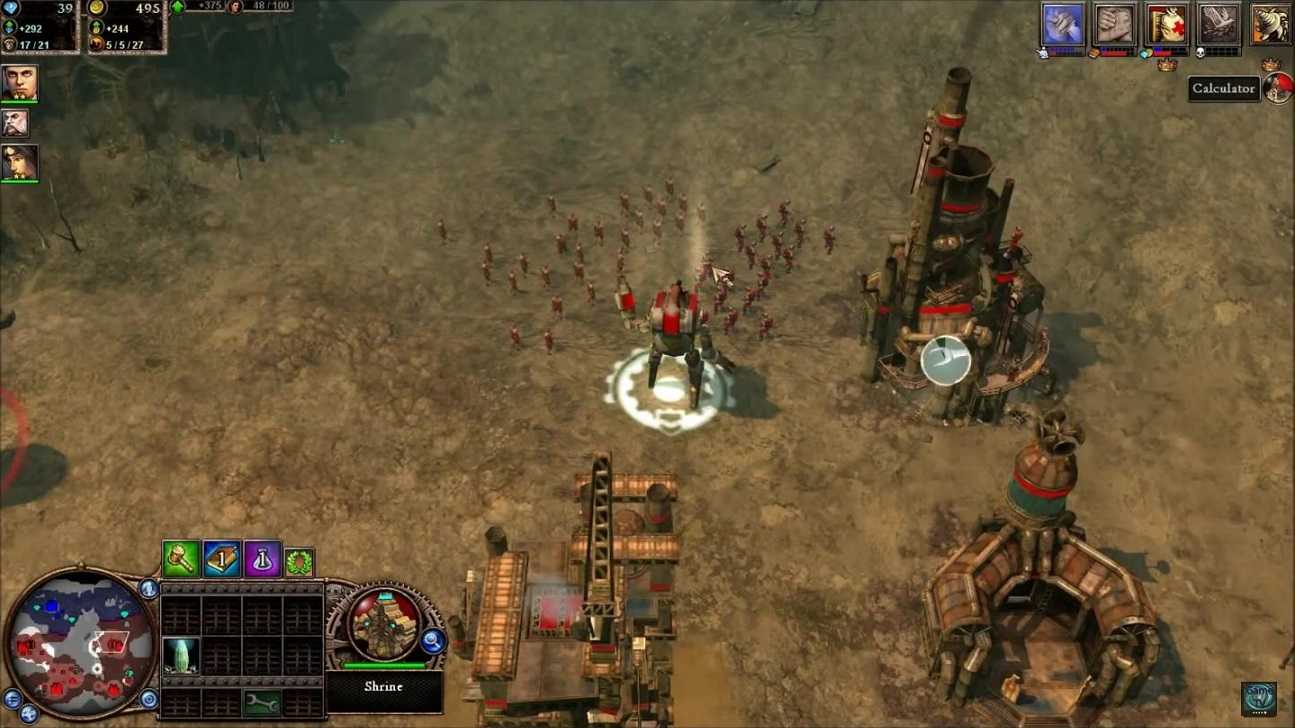Click the green laurel wreath icon
Image resolution: width=1295 pixels, height=728 pixels.
tap(299, 561)
